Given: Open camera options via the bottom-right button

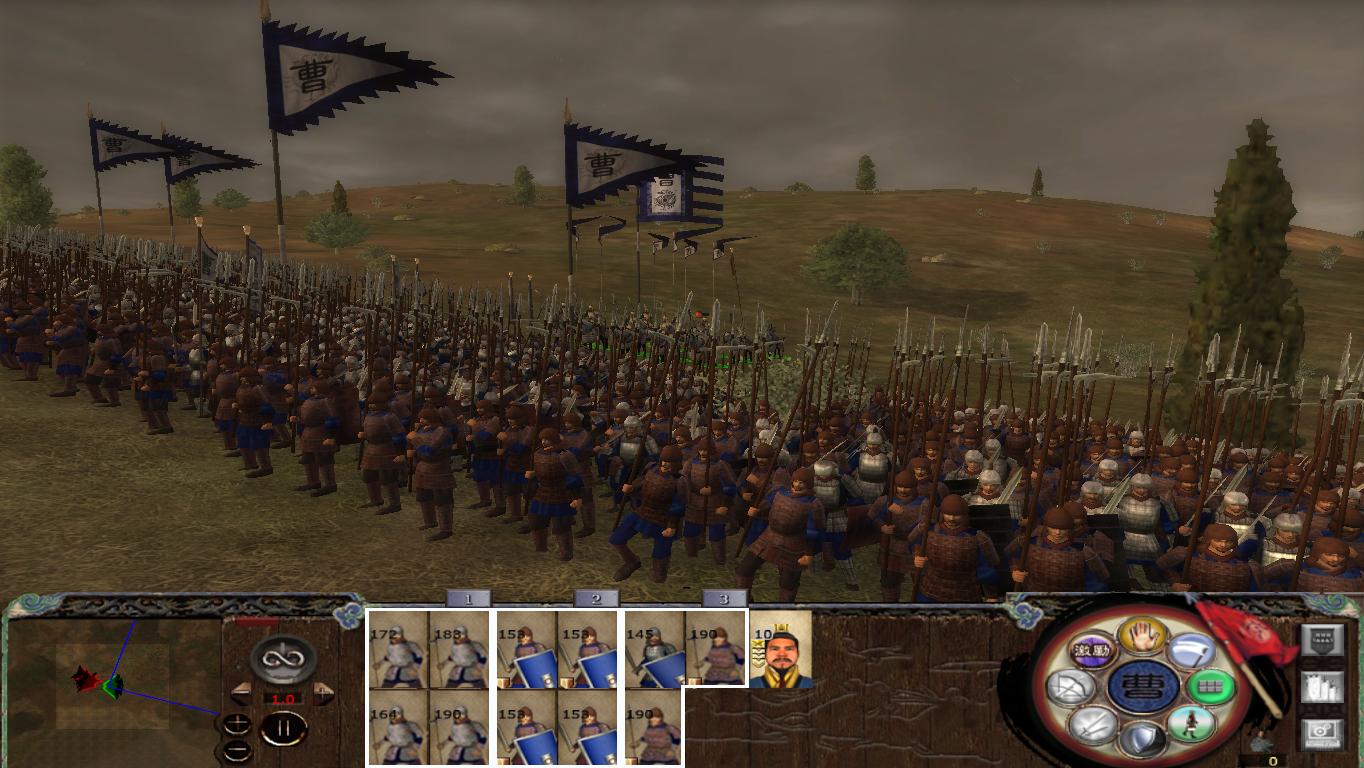Looking at the screenshot, I should (x=1323, y=730).
